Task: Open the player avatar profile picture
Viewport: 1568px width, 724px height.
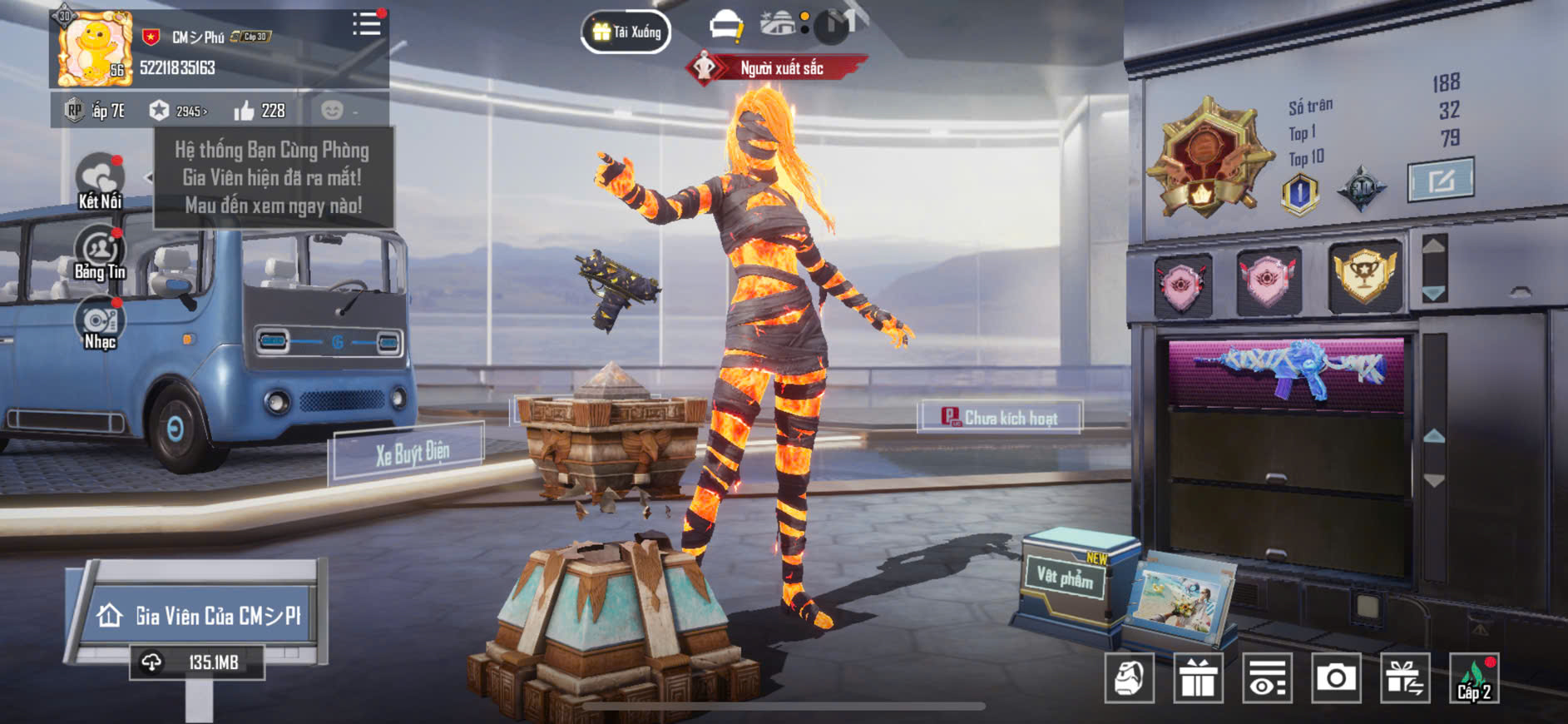Action: click(93, 48)
